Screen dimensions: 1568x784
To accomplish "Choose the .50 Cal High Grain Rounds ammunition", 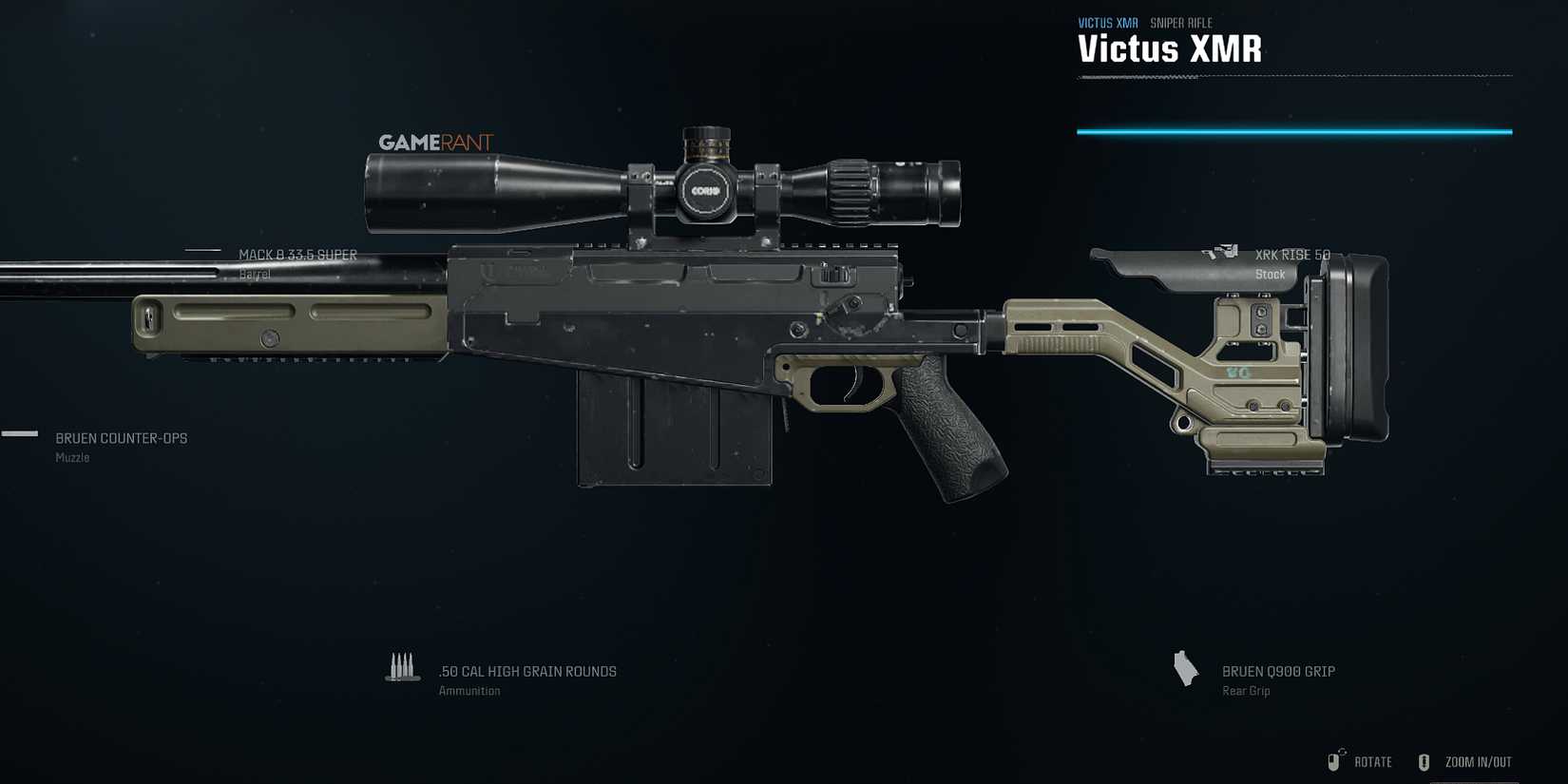I will pyautogui.click(x=526, y=671).
